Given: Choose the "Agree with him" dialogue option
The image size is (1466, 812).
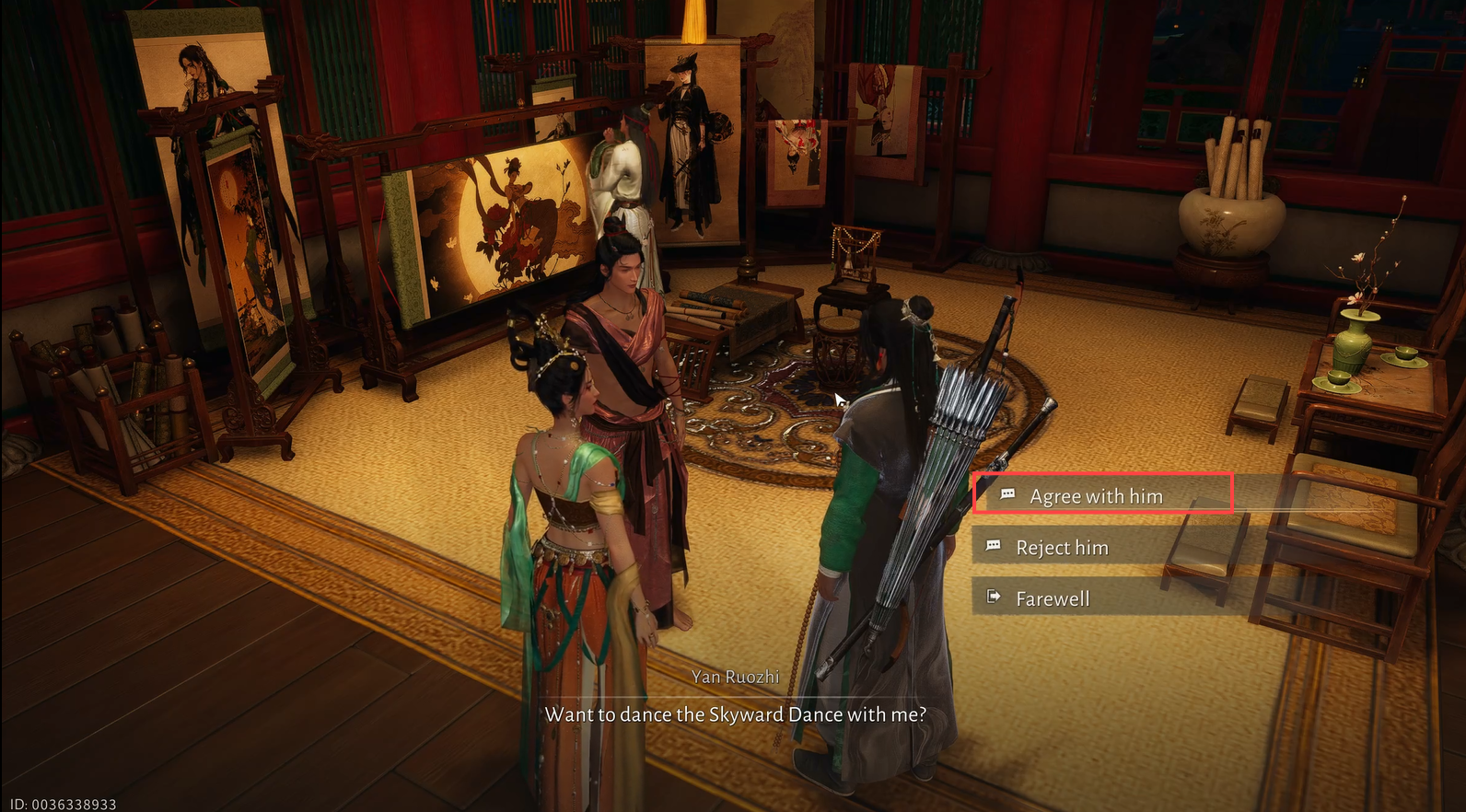Looking at the screenshot, I should coord(1096,496).
